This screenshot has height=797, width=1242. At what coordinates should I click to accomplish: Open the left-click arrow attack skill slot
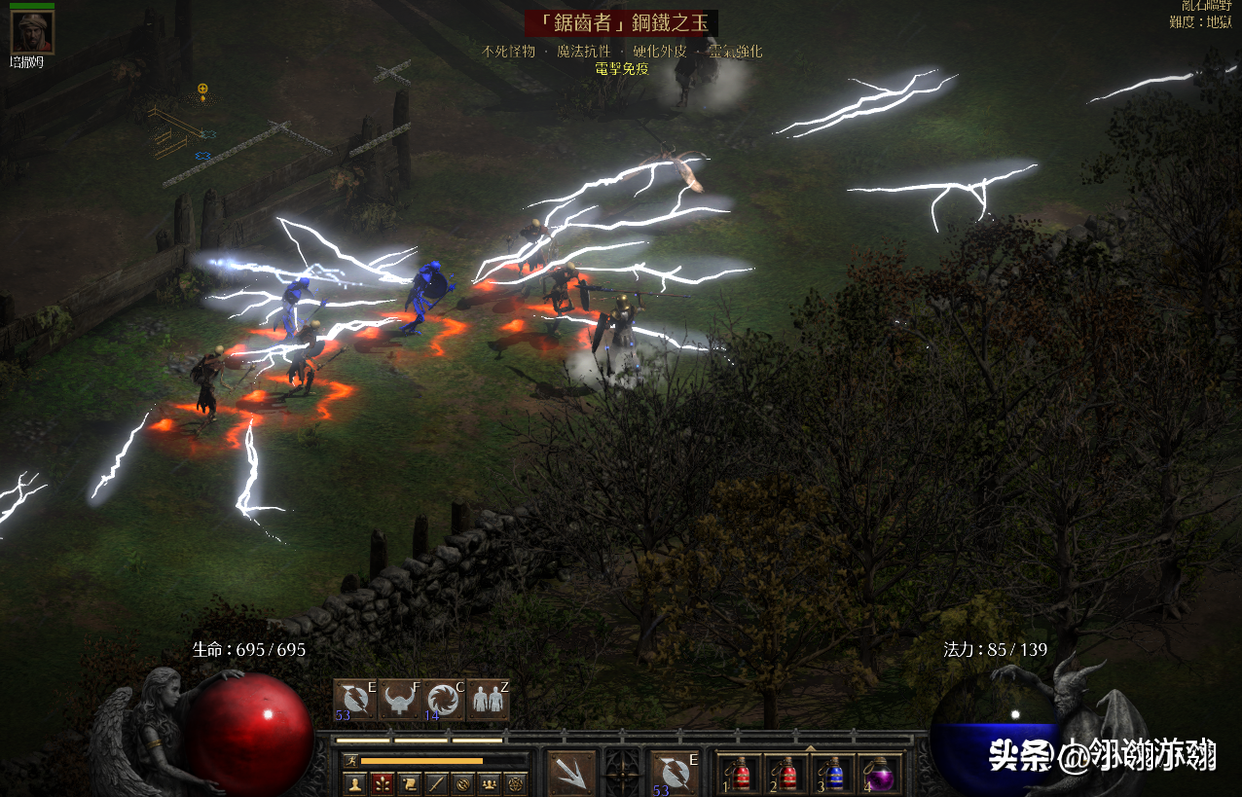(x=572, y=772)
